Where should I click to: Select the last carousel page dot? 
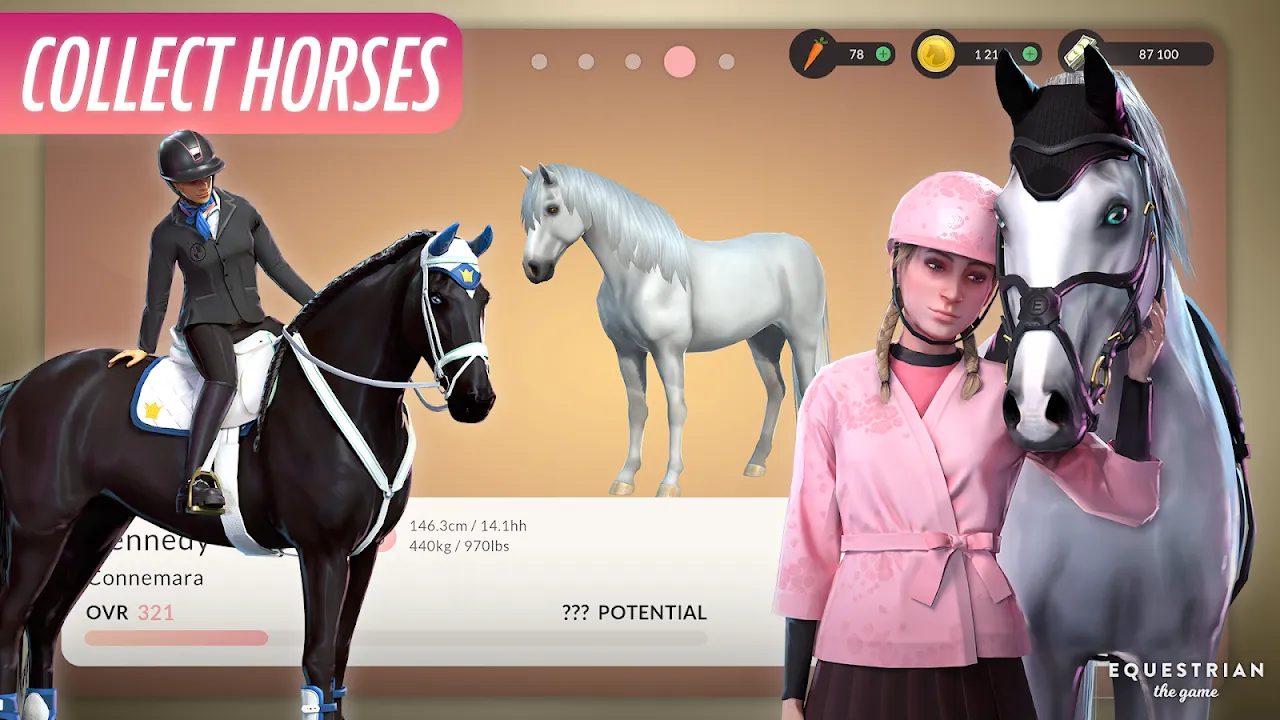click(726, 62)
